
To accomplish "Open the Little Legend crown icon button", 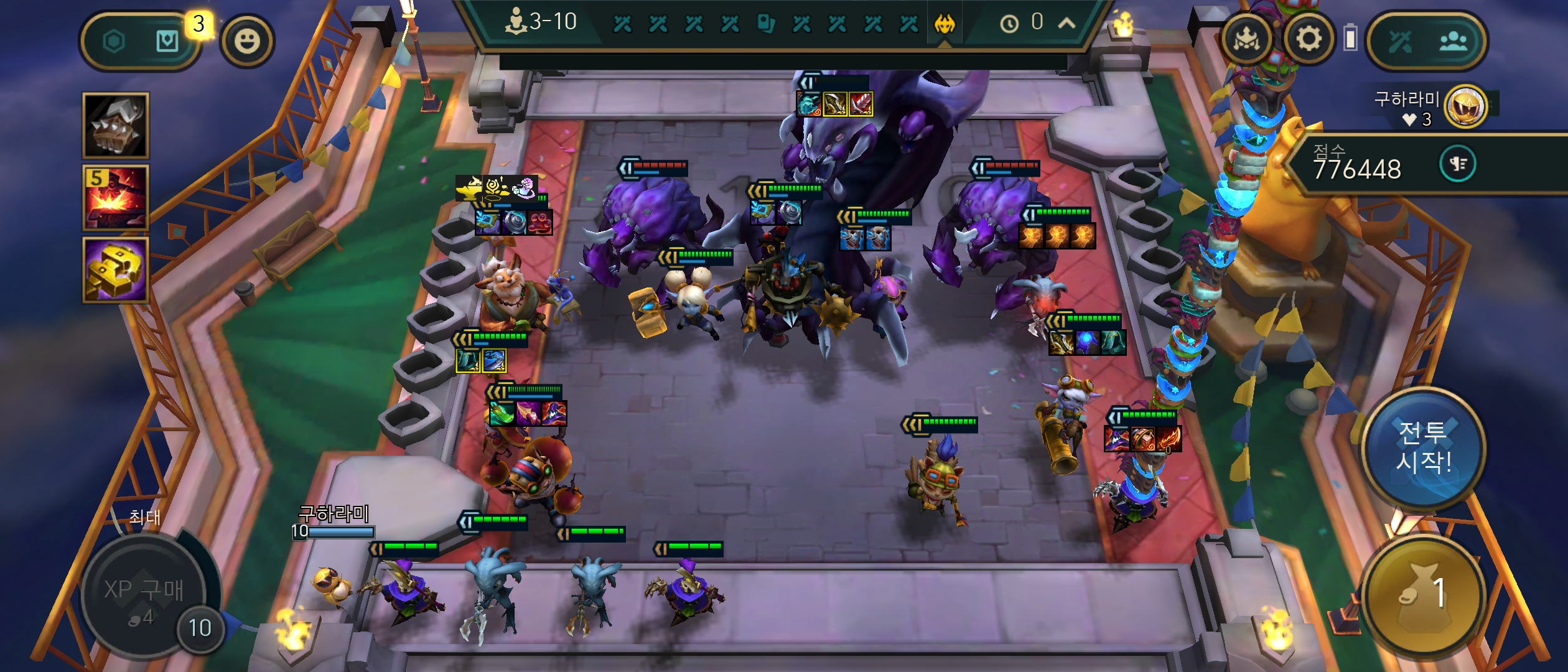I will tap(1247, 40).
